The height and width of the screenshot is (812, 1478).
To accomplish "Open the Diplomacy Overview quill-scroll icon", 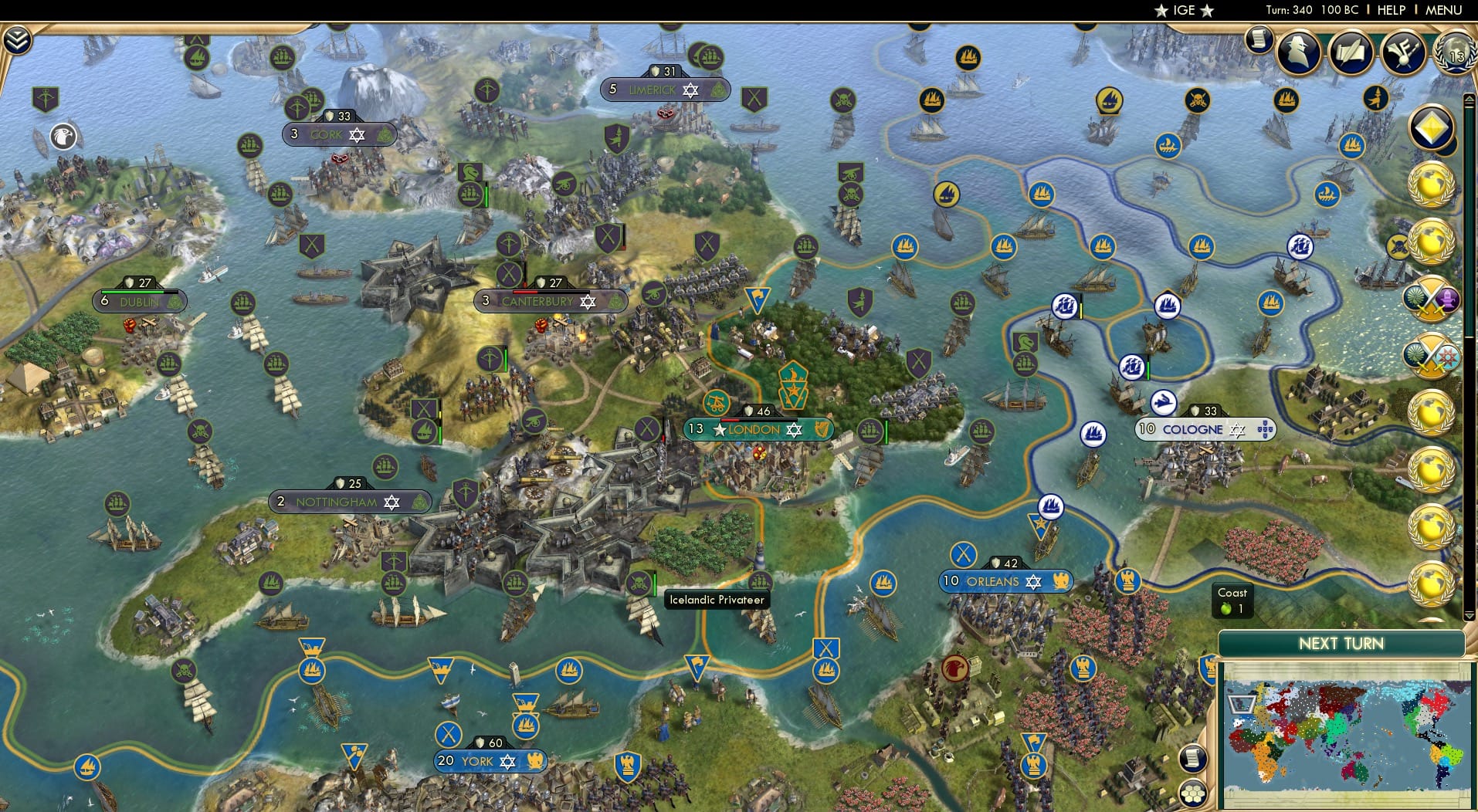I will 1351,53.
